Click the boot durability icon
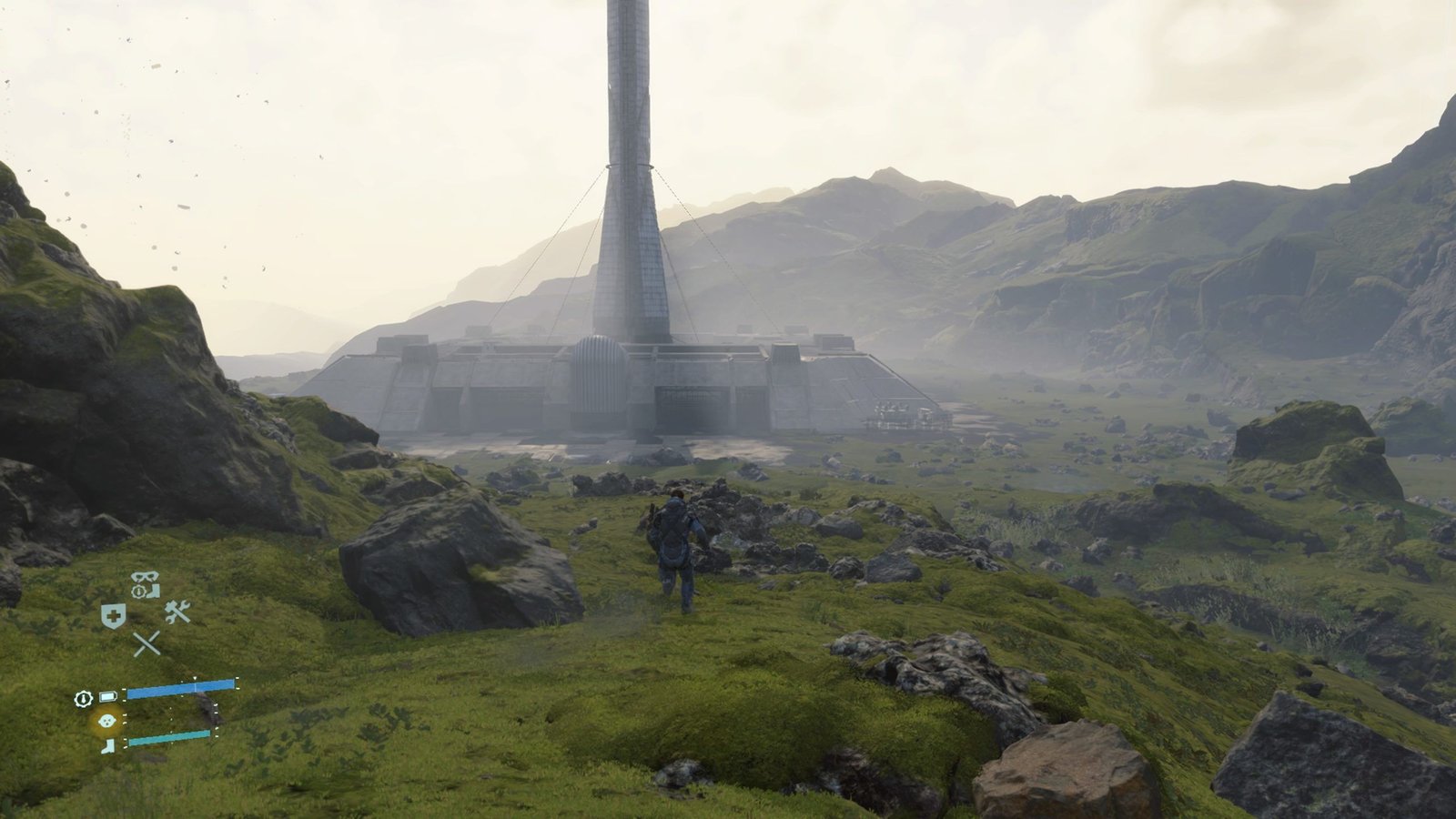This screenshot has width=1456, height=819. [x=108, y=745]
